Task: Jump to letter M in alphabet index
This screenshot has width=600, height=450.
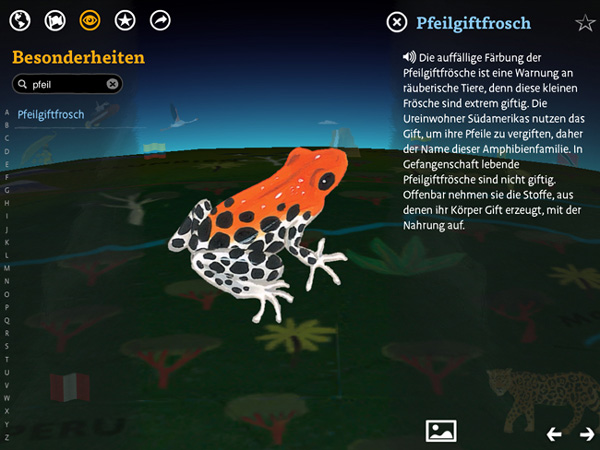Action: click(x=7, y=268)
